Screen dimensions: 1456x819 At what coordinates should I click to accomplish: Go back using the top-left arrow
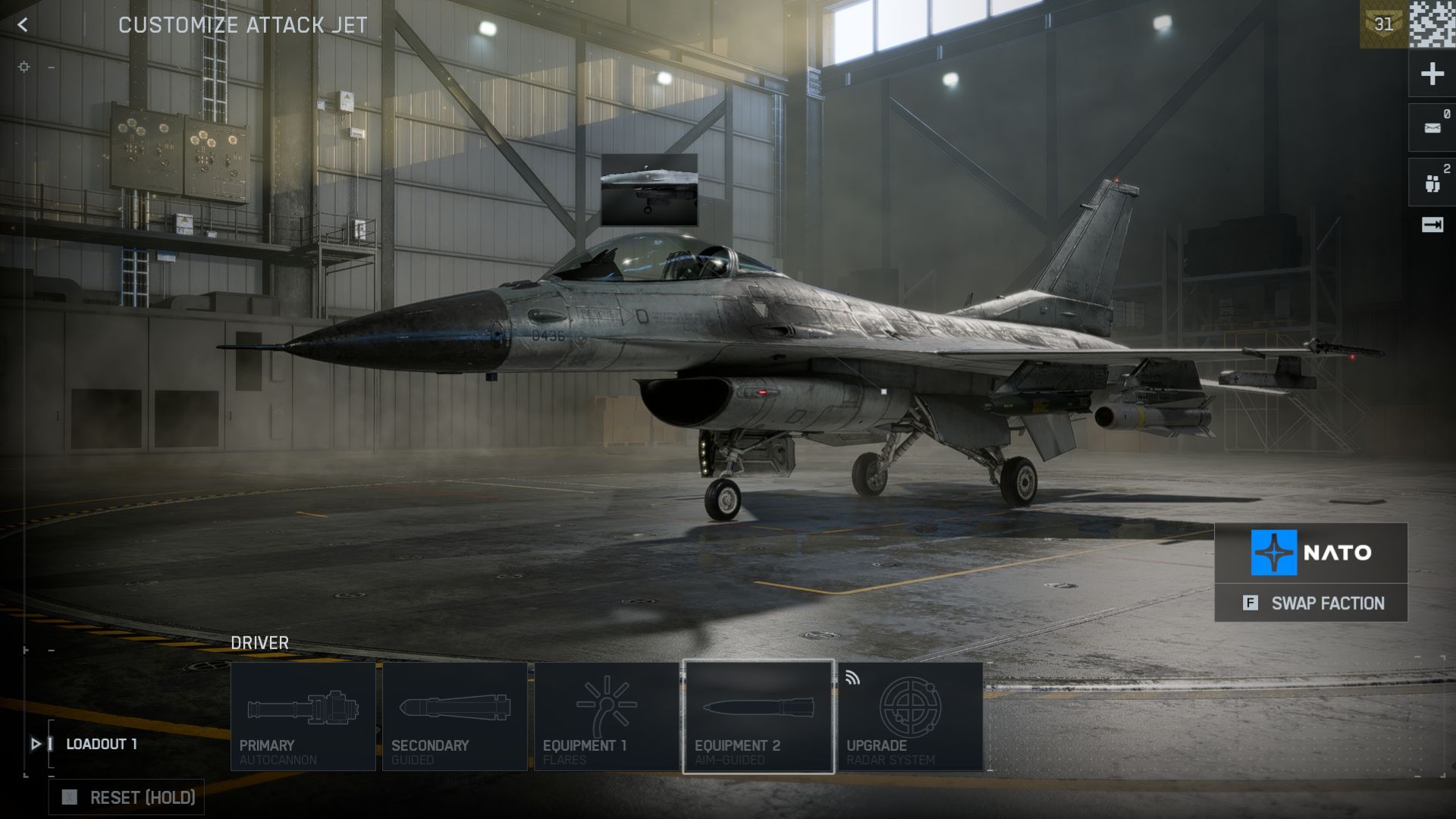(x=23, y=25)
